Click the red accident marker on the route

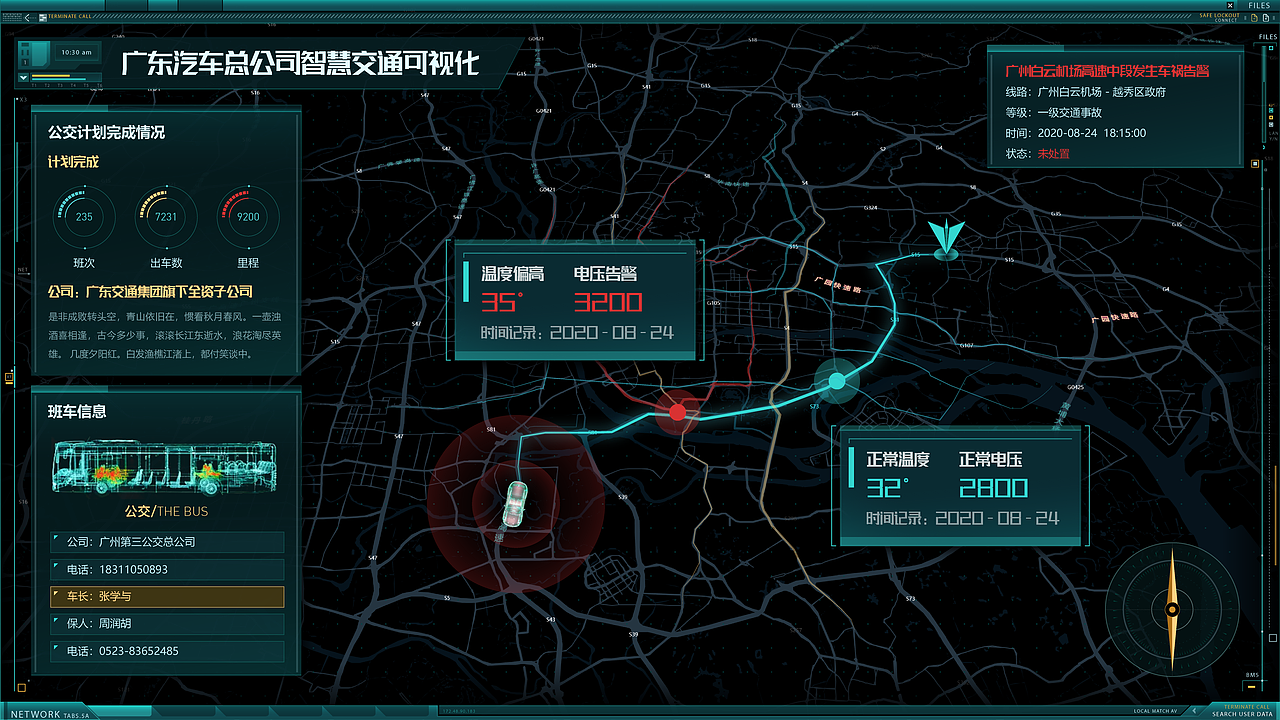pyautogui.click(x=678, y=411)
